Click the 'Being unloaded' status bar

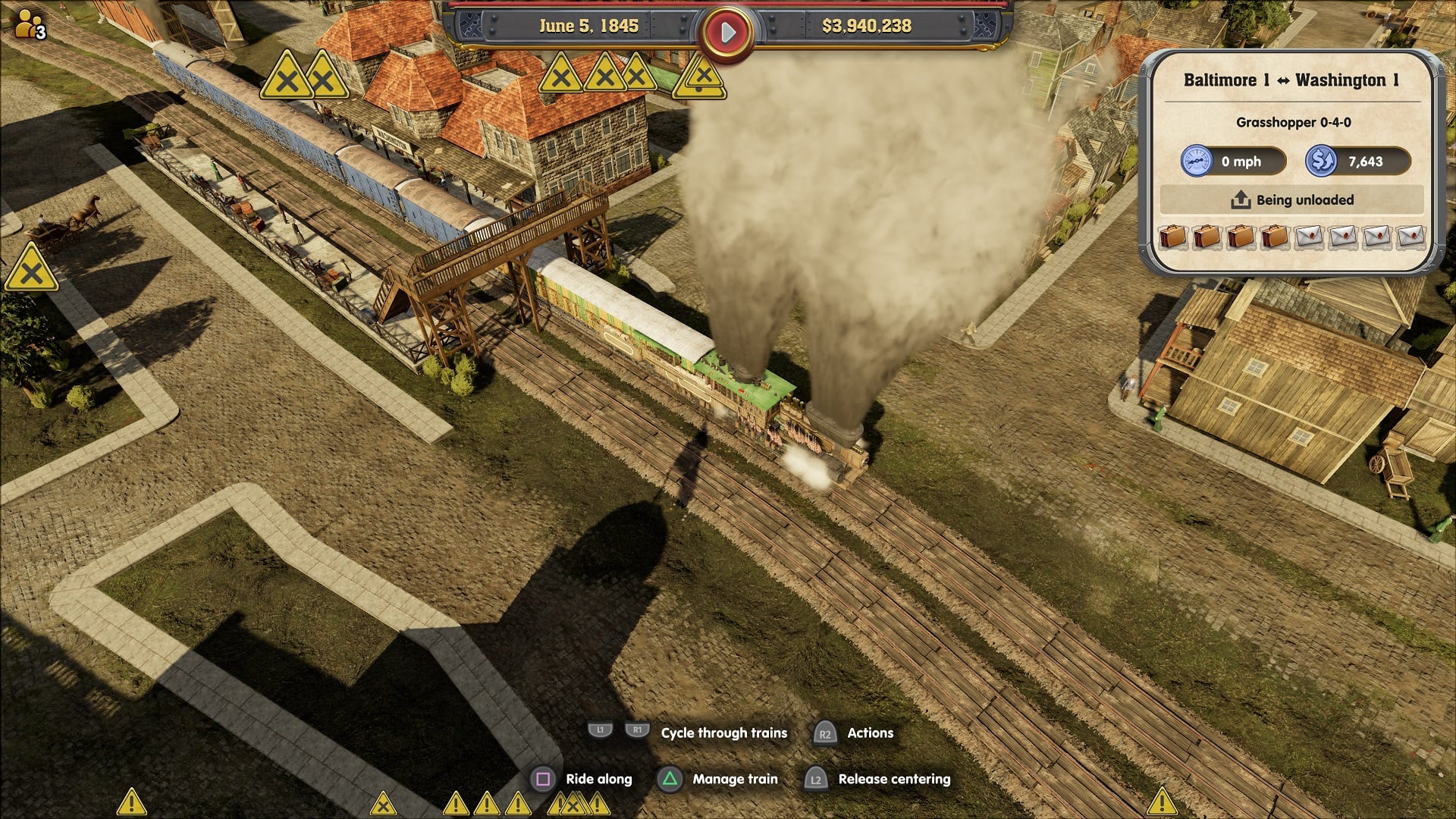1291,200
